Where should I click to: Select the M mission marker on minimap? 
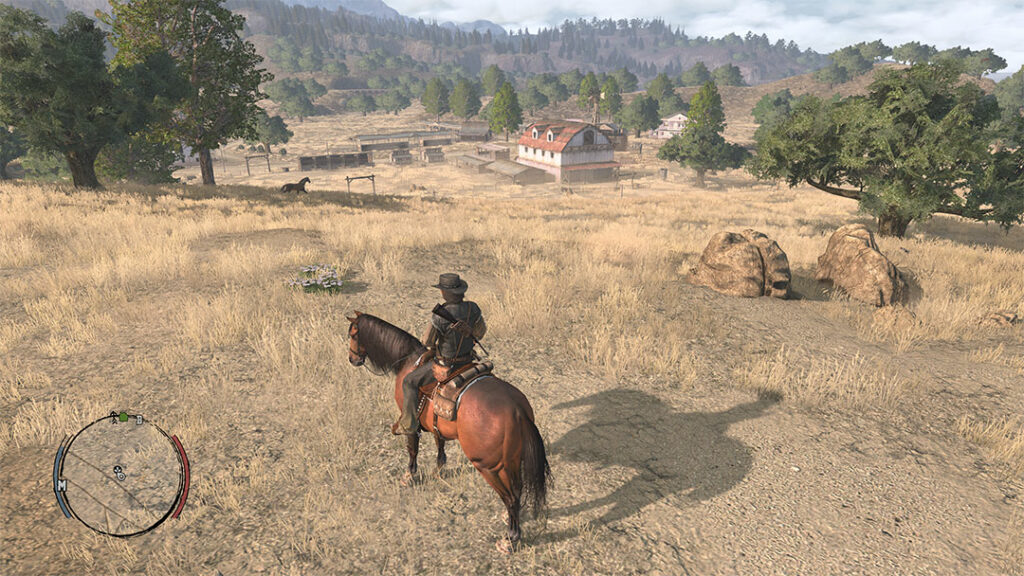point(62,485)
